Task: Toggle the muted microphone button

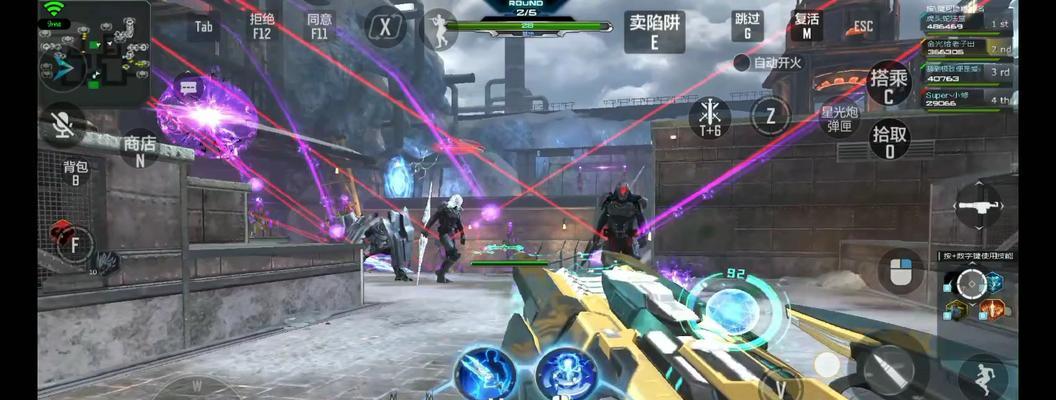Action: pos(62,124)
